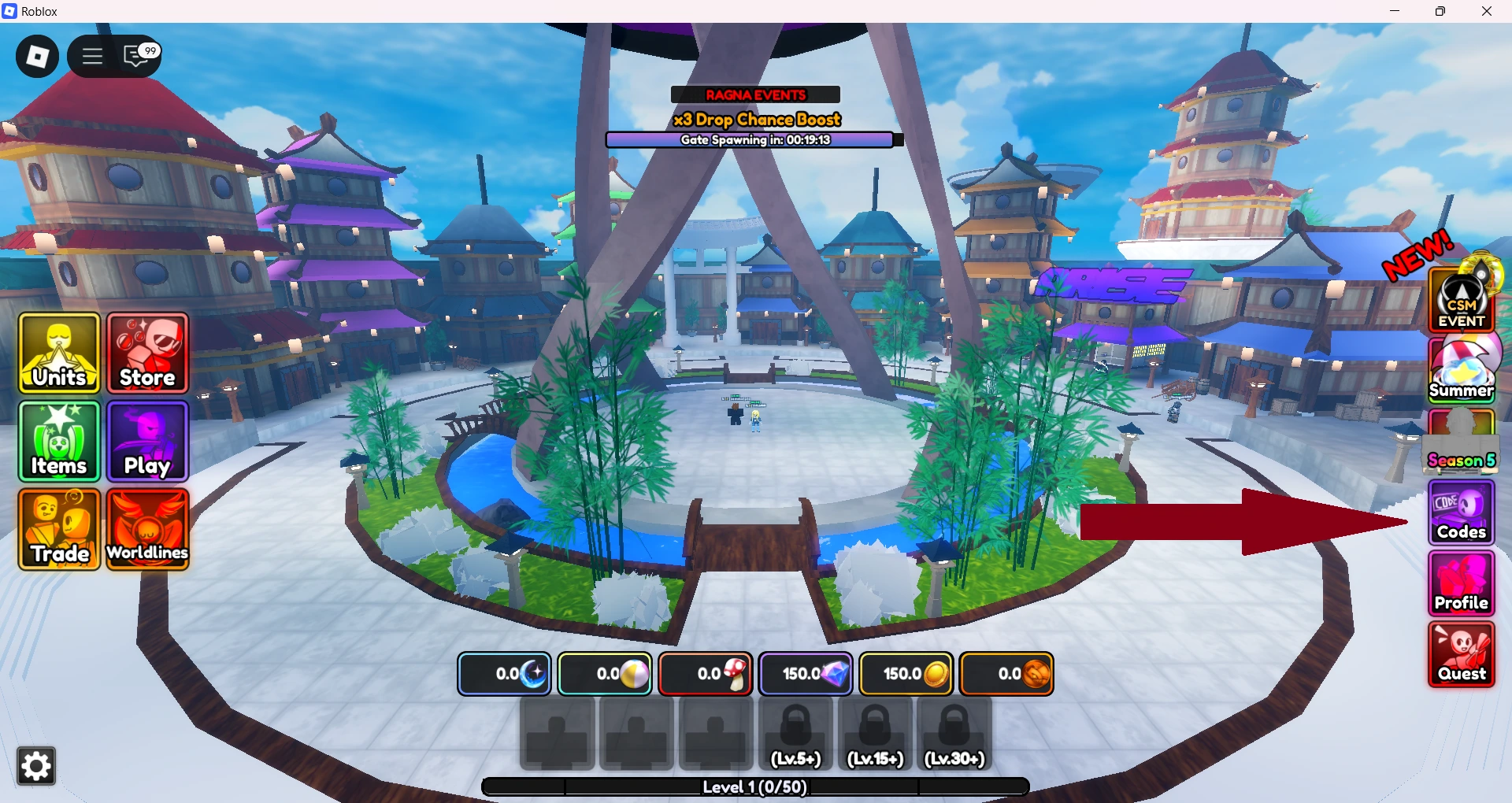The height and width of the screenshot is (803, 1512).
Task: Open the Trade menu
Action: point(59,530)
